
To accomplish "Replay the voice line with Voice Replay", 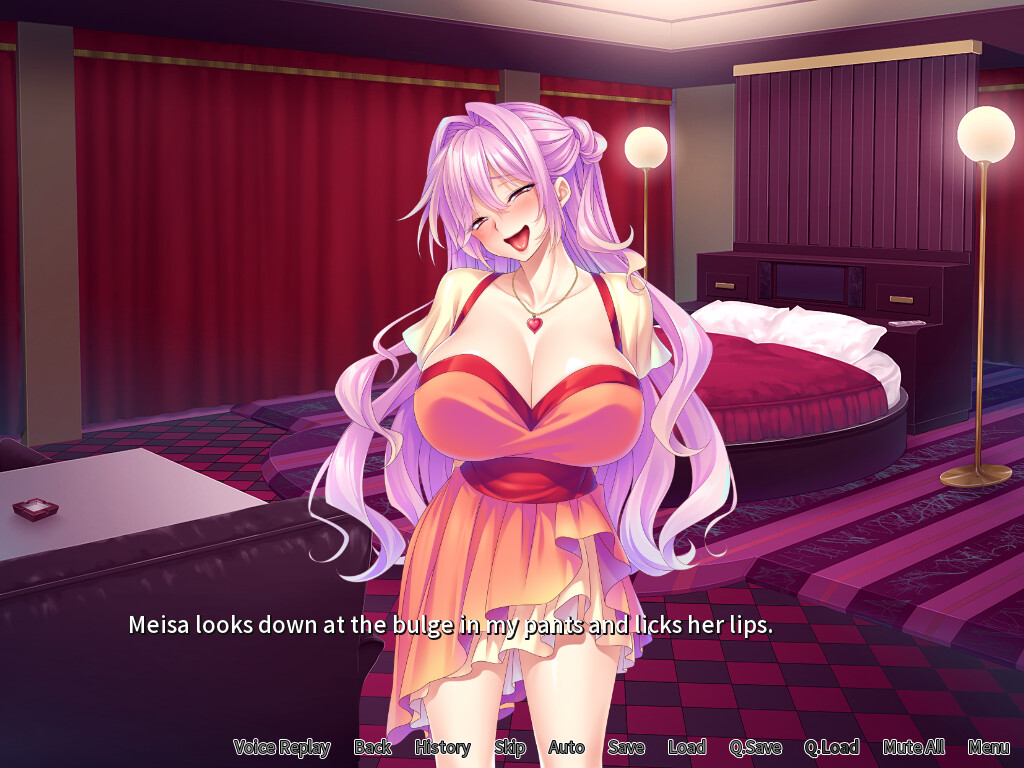I will (x=281, y=747).
